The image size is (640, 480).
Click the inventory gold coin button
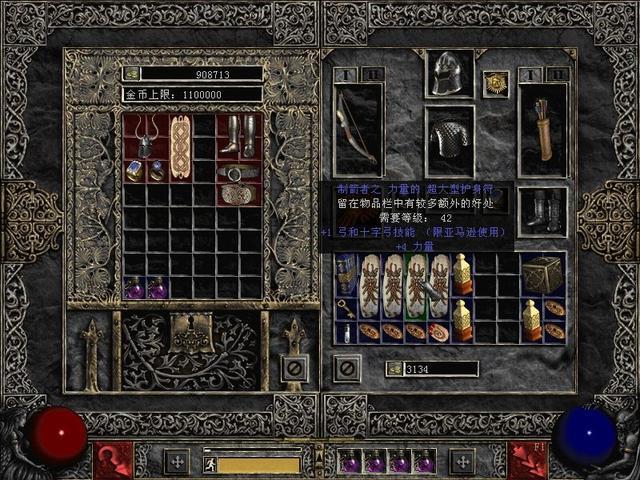(394, 369)
